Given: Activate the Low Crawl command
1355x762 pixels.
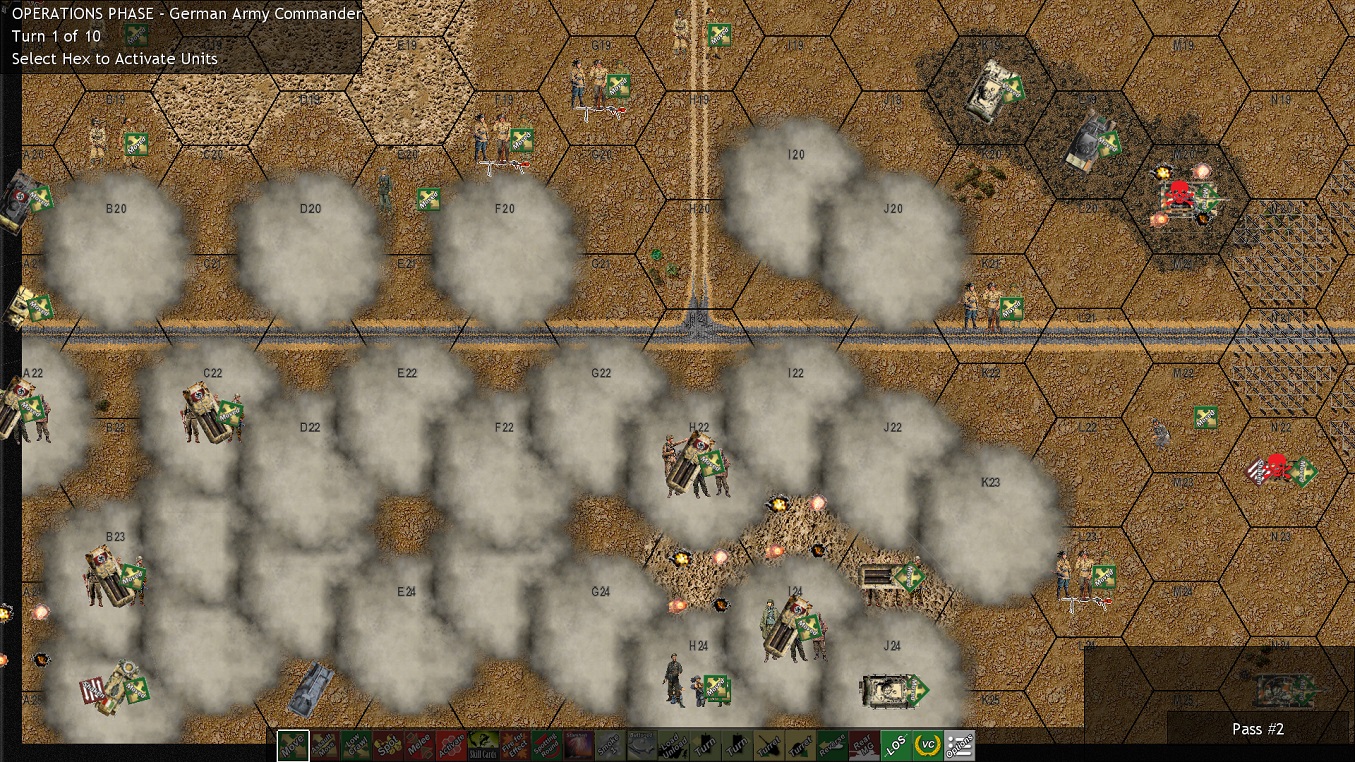Looking at the screenshot, I should (356, 745).
